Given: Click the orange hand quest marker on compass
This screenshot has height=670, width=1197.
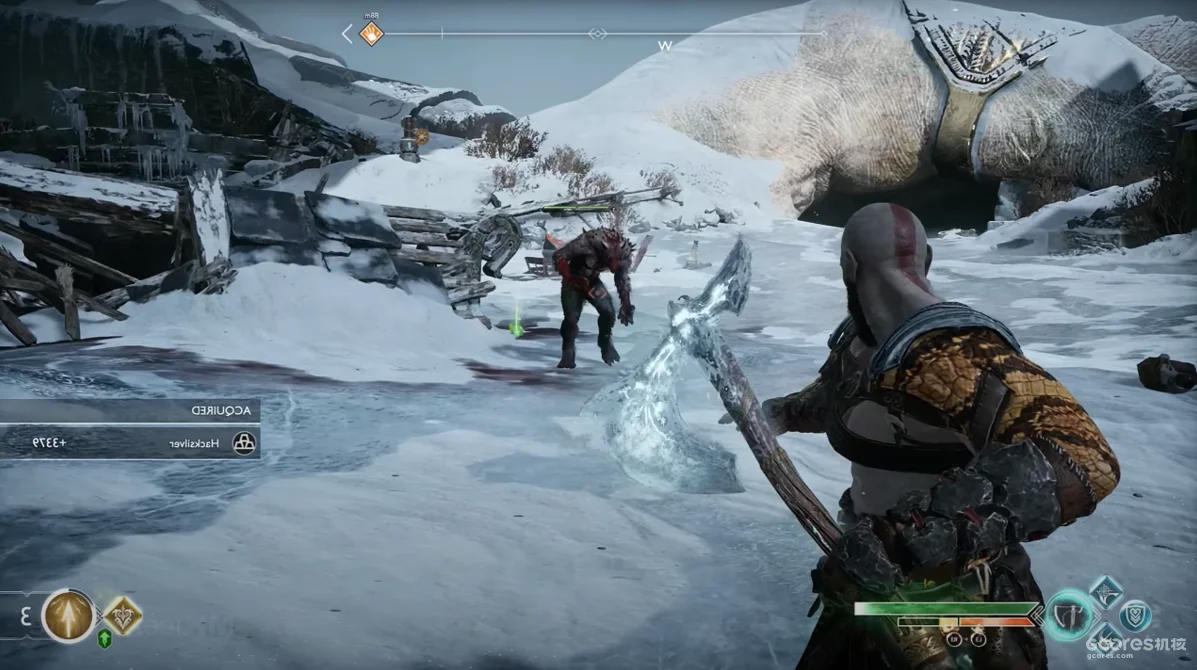Looking at the screenshot, I should [x=371, y=34].
